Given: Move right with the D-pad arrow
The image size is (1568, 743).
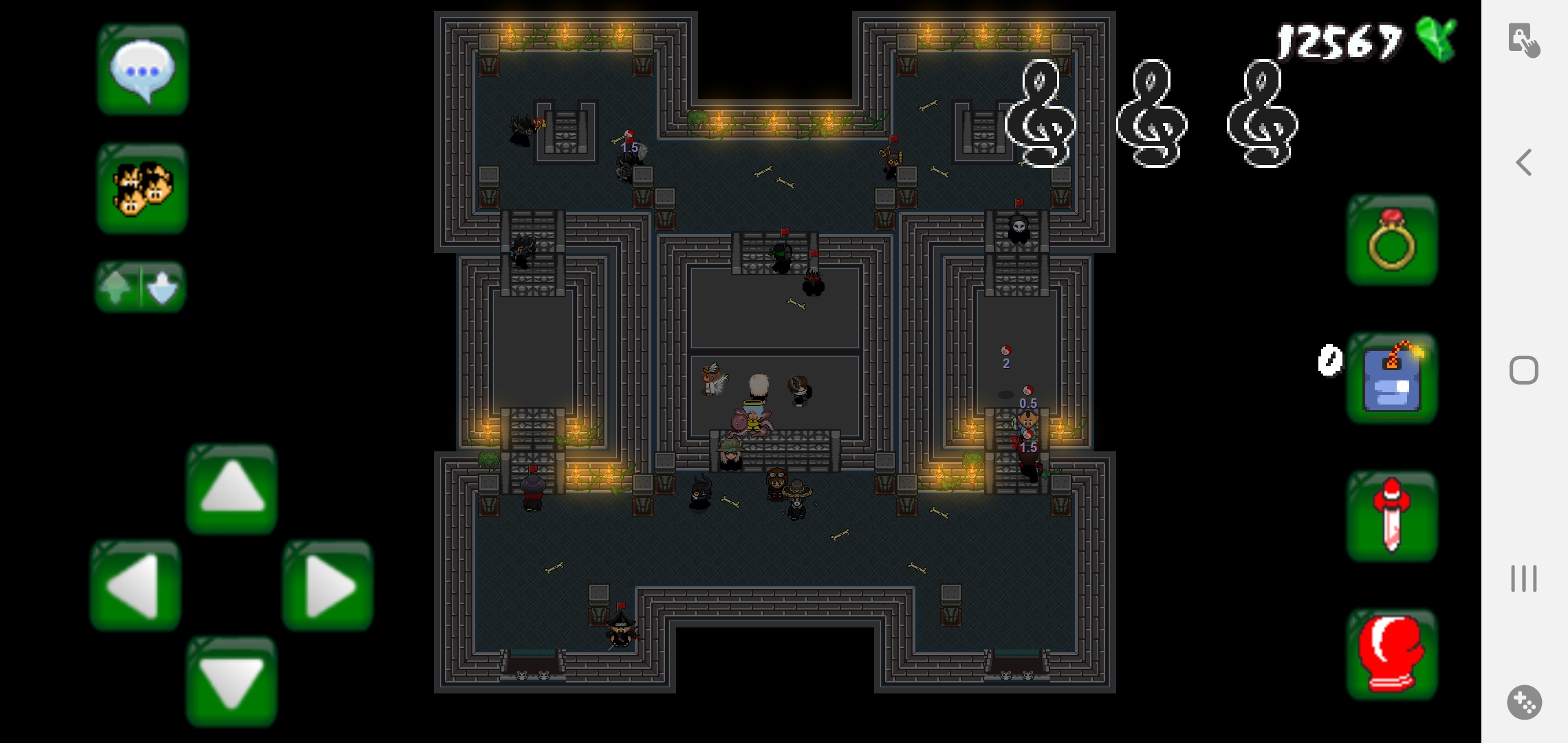Looking at the screenshot, I should point(328,585).
